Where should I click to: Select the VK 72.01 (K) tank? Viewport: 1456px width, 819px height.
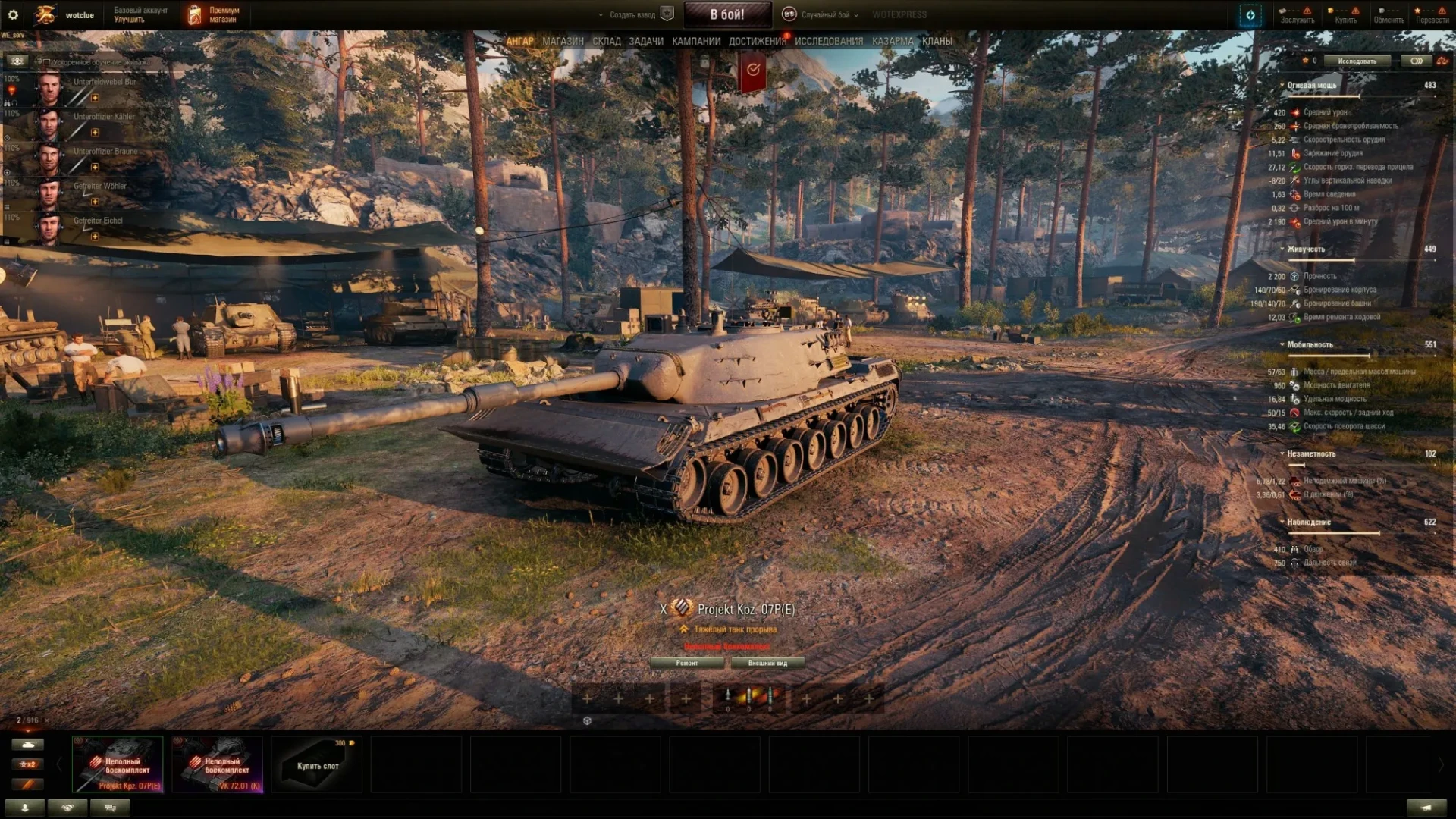tap(218, 764)
